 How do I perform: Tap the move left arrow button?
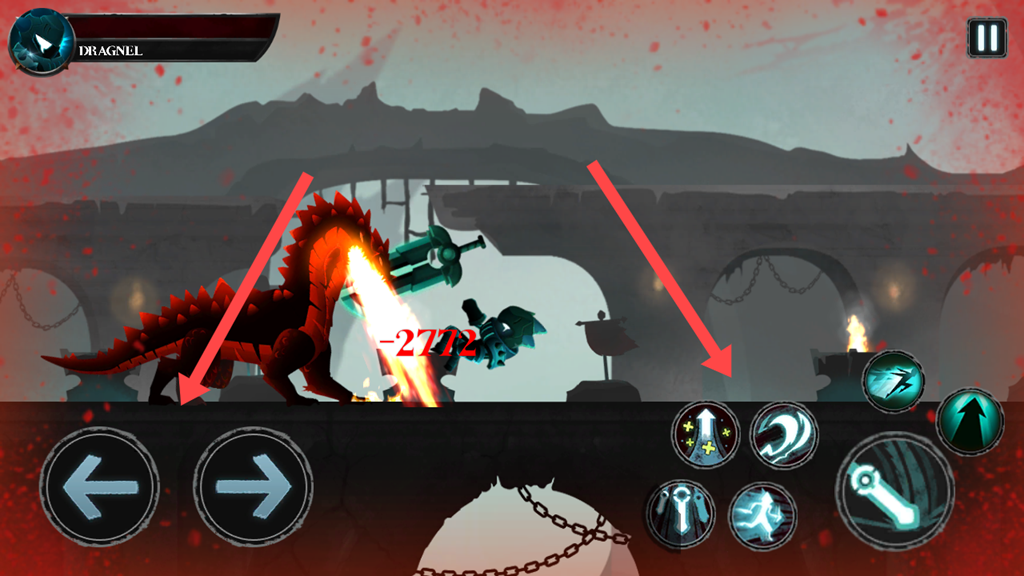[99, 487]
